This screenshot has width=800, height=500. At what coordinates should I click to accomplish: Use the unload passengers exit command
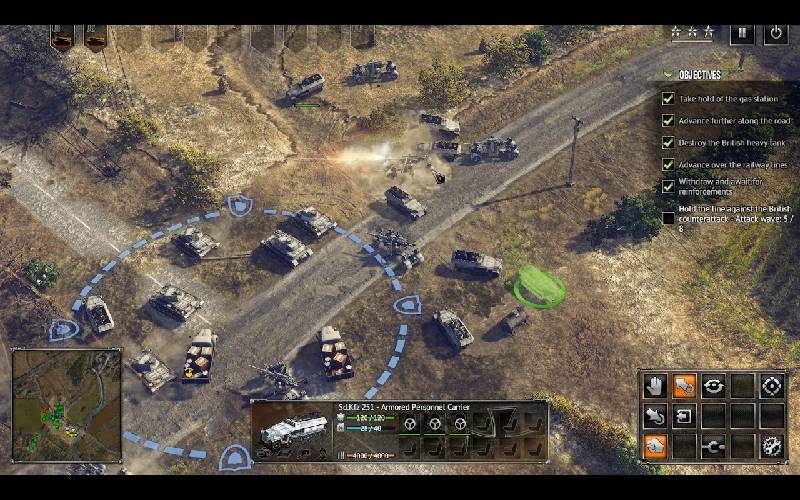pos(684,415)
